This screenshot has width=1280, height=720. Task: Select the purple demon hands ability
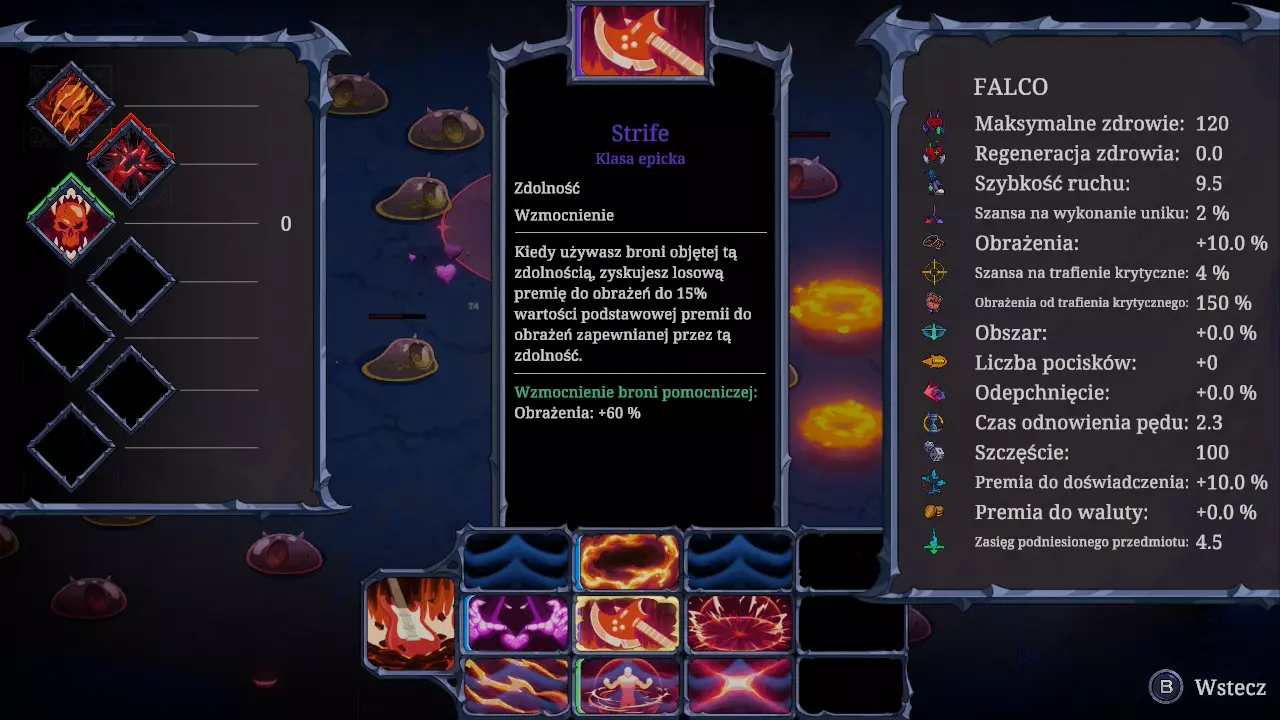pyautogui.click(x=517, y=622)
